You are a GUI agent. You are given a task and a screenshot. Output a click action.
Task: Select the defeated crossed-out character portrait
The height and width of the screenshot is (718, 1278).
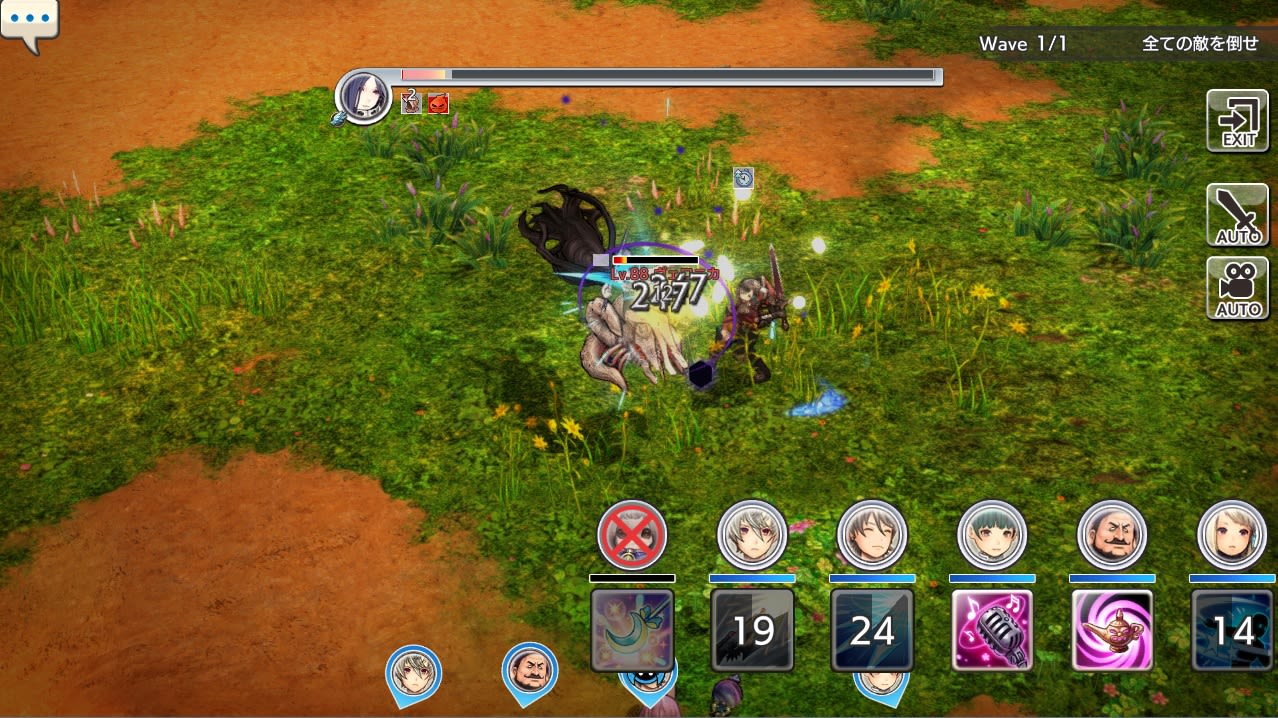[632, 536]
